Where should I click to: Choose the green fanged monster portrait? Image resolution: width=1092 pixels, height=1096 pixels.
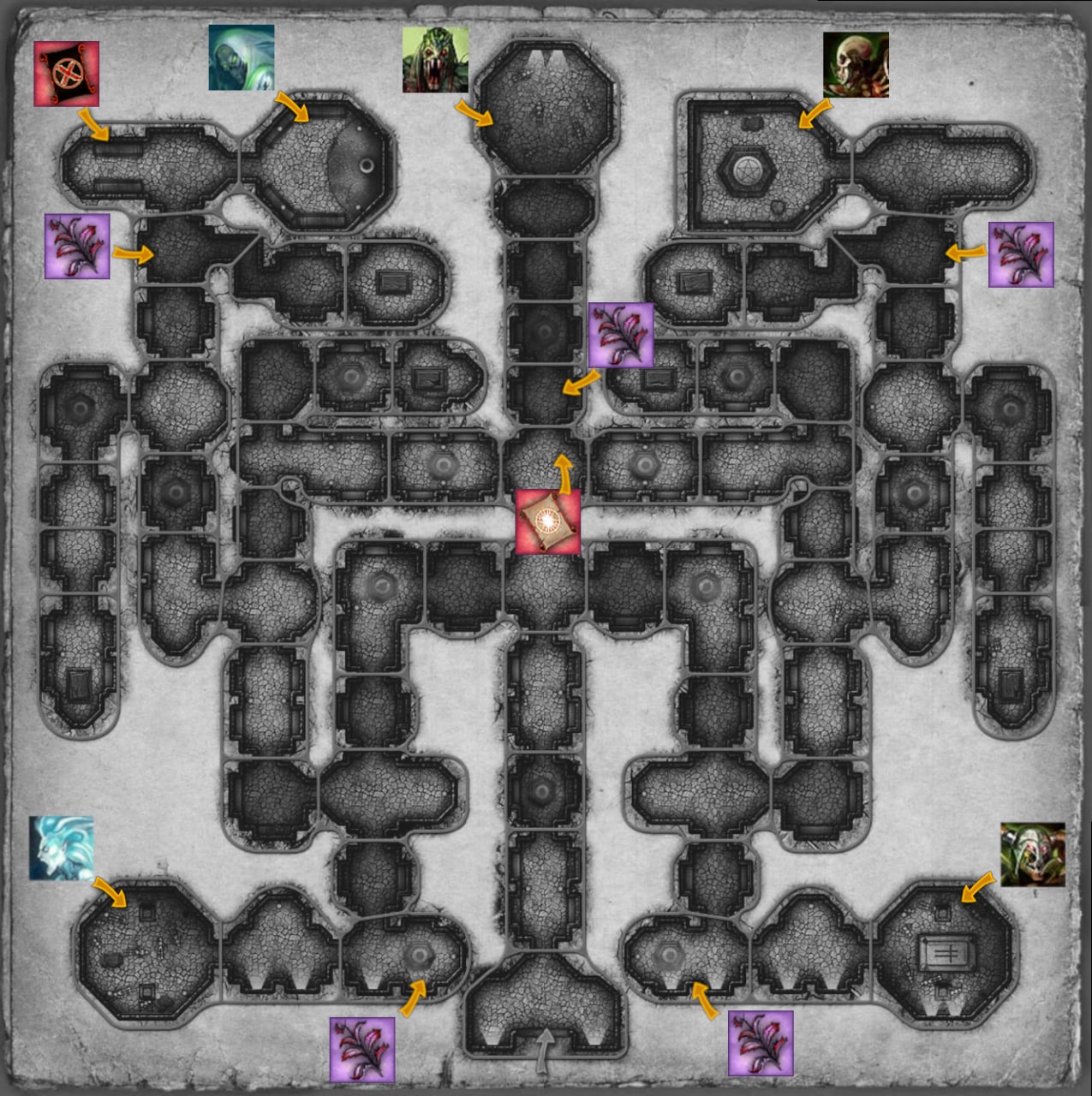435,60
